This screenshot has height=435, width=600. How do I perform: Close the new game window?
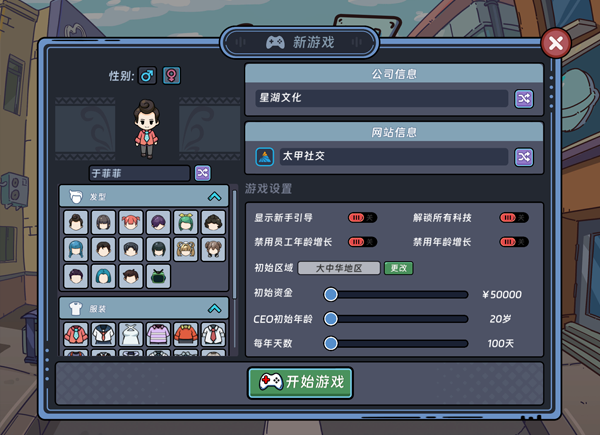[x=555, y=43]
